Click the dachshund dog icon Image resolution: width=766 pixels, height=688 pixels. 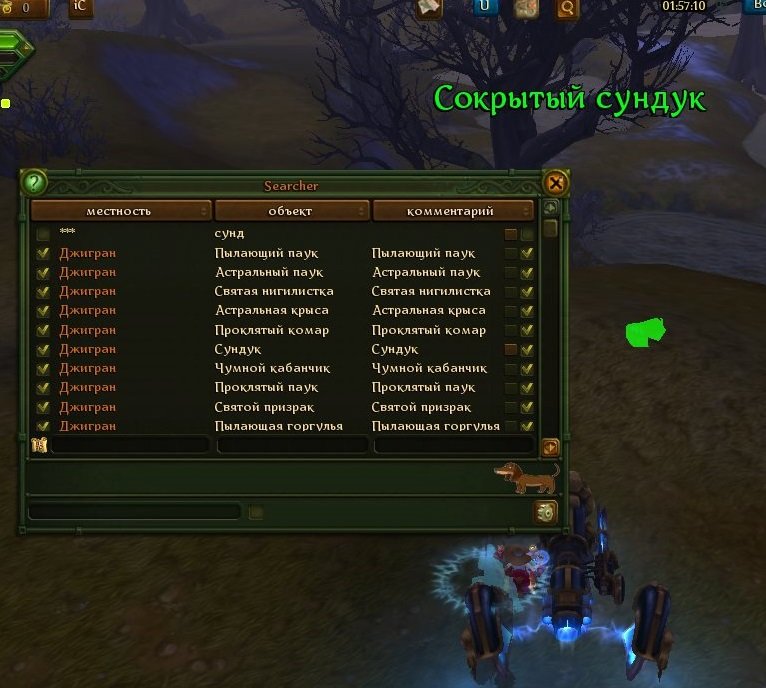528,476
